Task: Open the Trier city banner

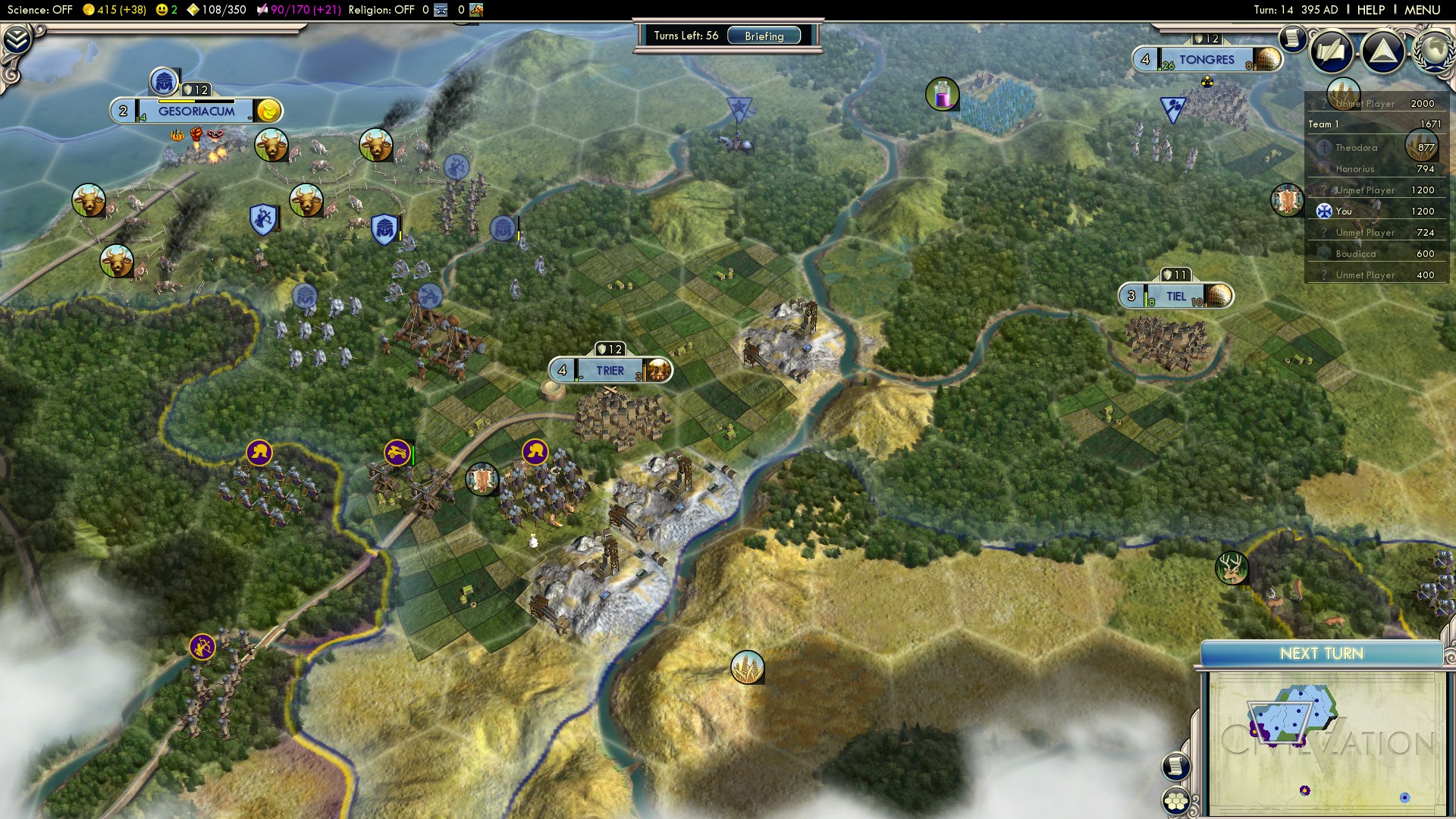Action: pyautogui.click(x=610, y=371)
